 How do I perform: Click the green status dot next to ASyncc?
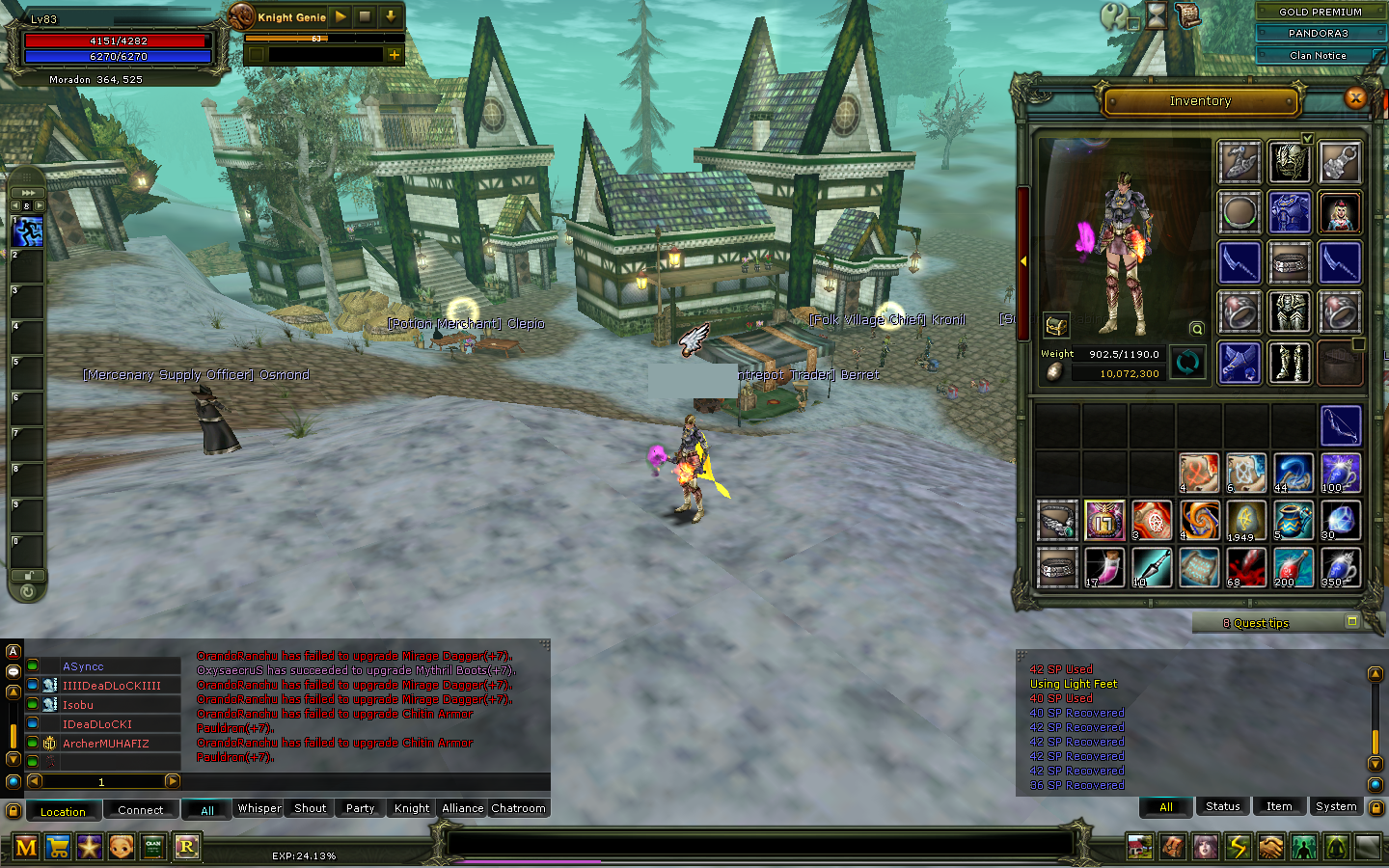(32, 665)
